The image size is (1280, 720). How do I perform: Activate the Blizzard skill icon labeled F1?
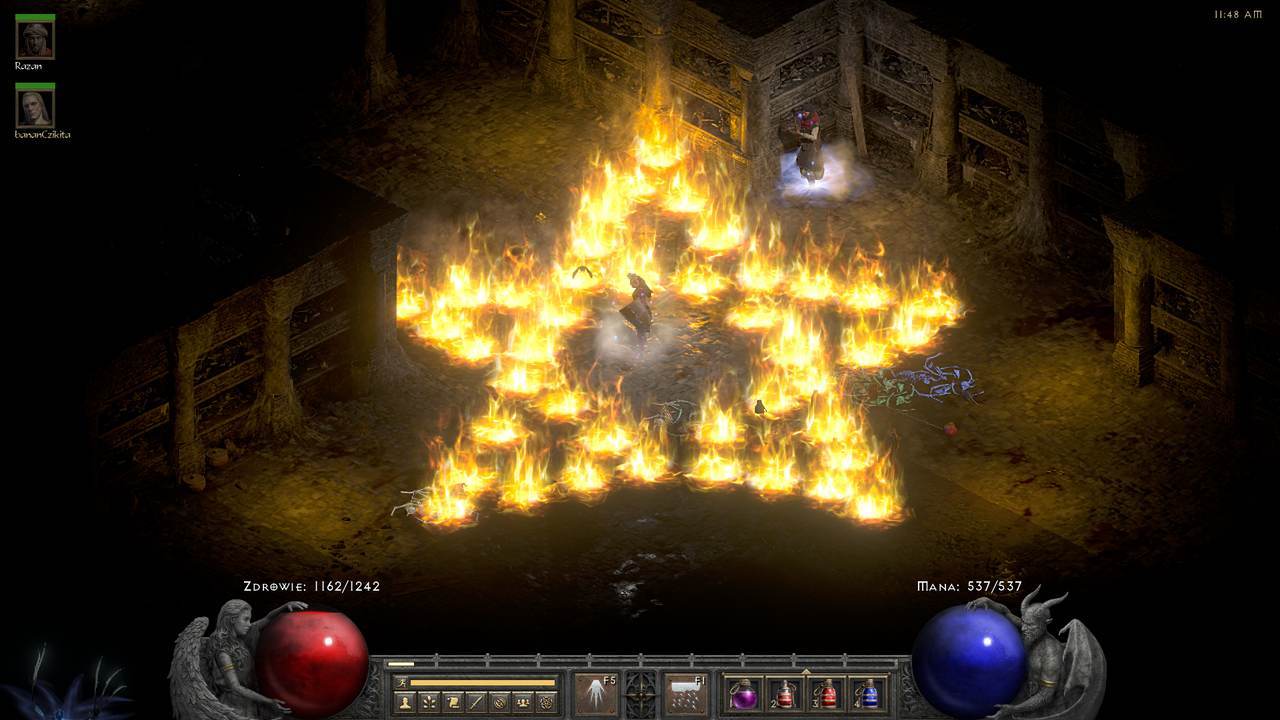tap(686, 694)
